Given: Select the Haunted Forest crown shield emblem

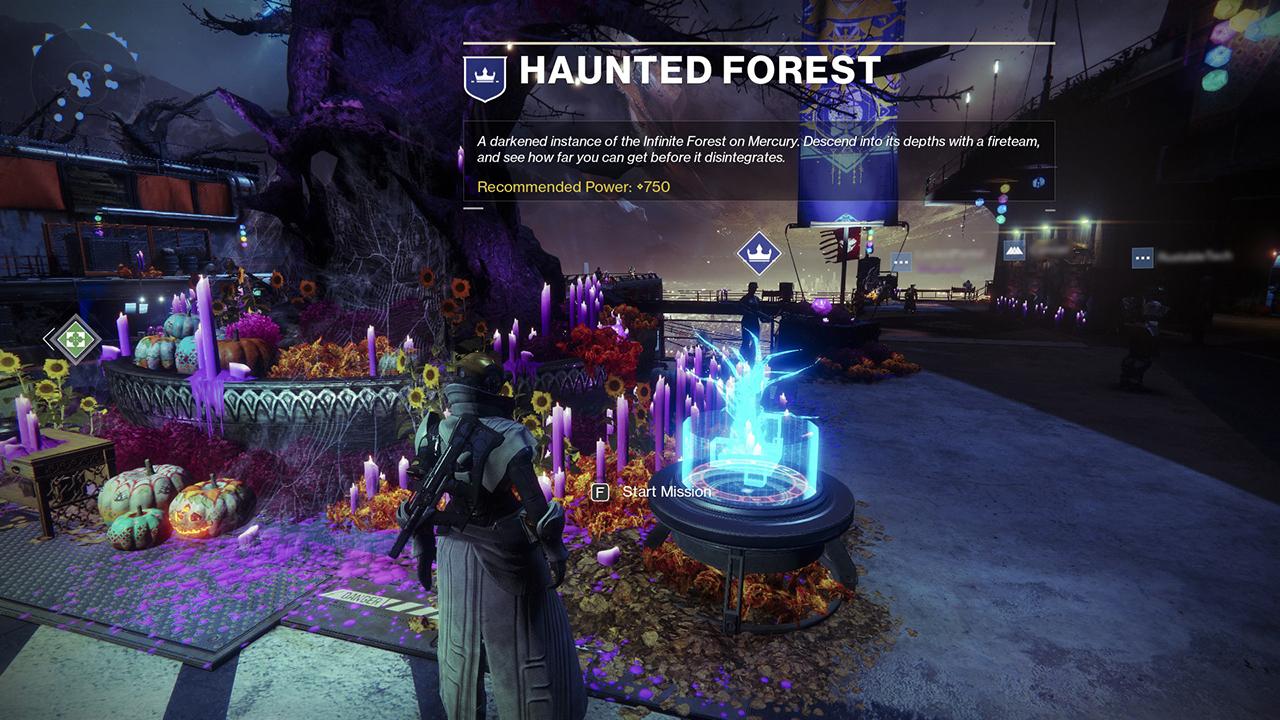Looking at the screenshot, I should click(x=485, y=76).
